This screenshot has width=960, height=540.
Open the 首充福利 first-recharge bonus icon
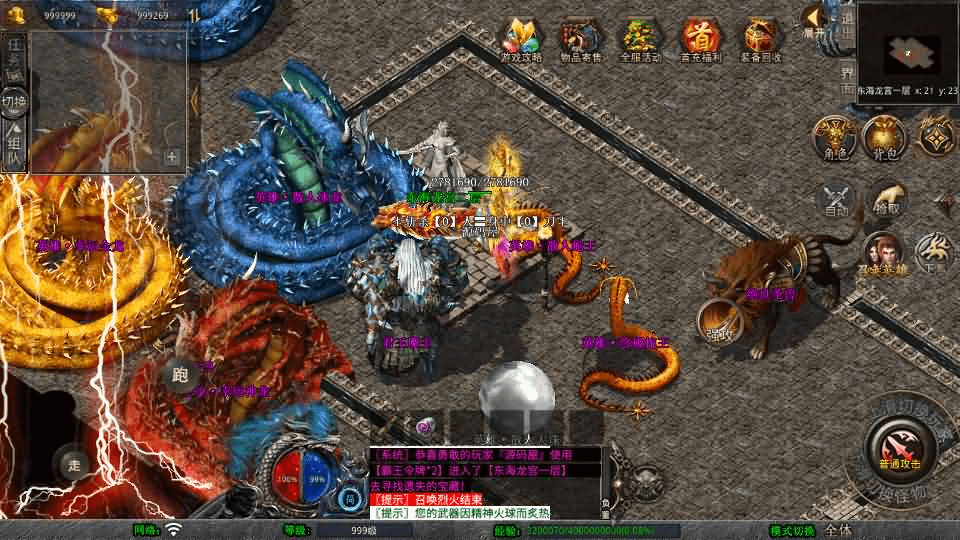pos(702,38)
